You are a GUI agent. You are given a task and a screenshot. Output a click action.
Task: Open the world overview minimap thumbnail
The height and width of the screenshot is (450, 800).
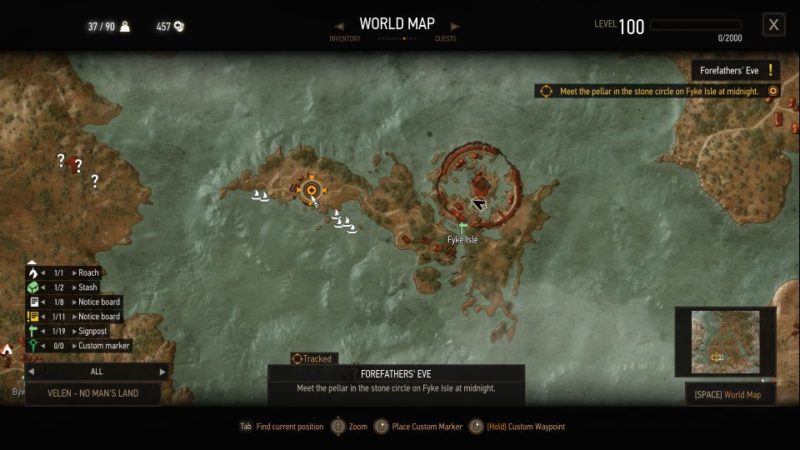click(725, 342)
